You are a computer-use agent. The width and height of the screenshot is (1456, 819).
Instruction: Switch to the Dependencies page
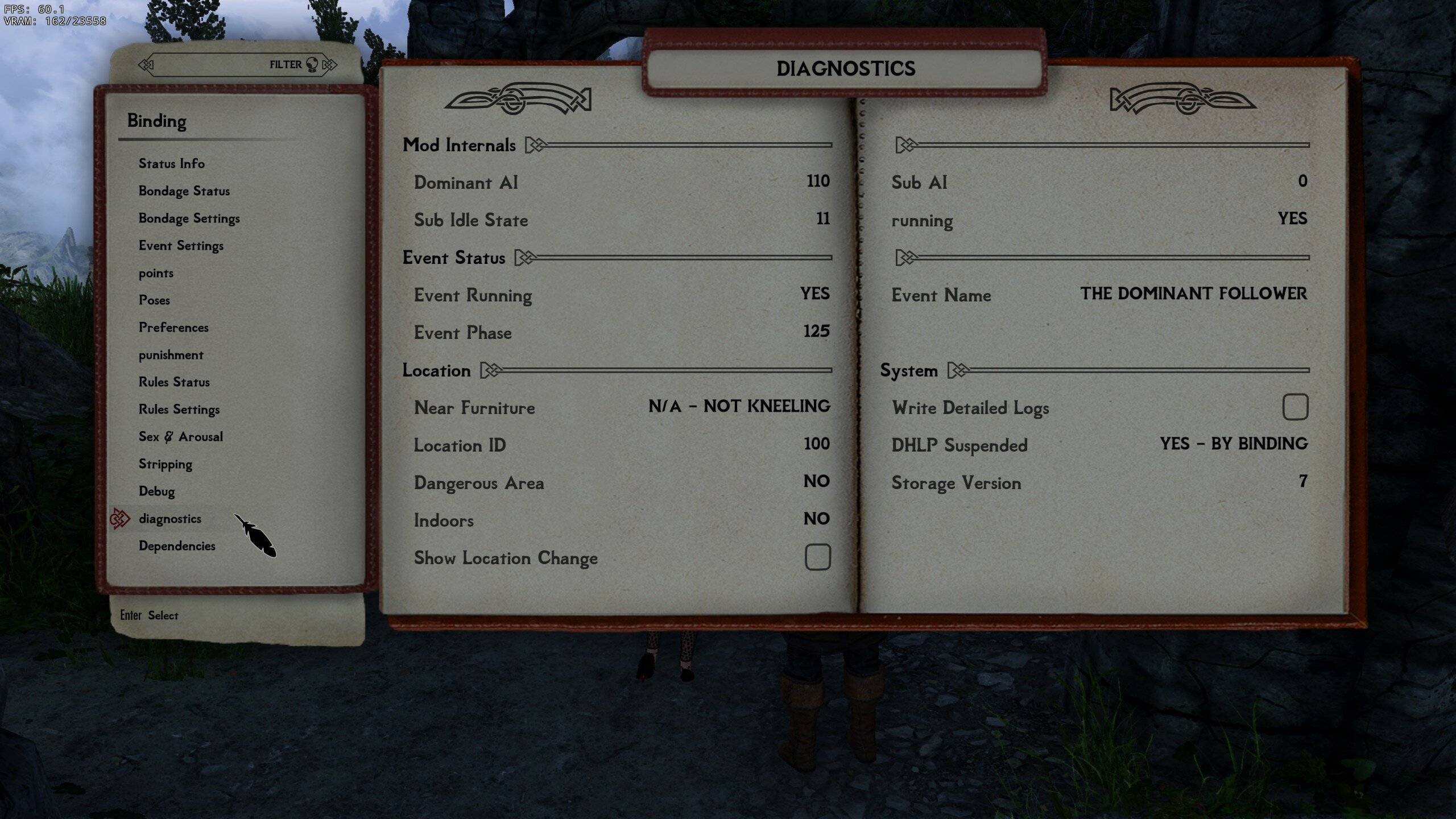(177, 545)
